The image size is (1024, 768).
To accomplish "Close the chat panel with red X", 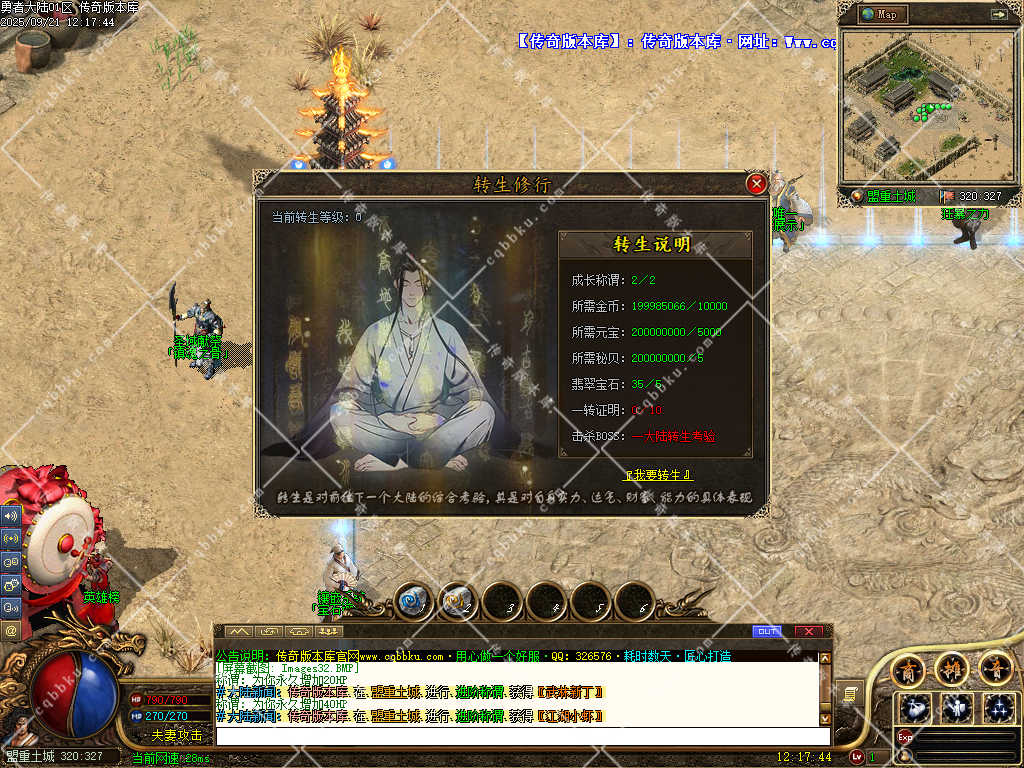I will coord(808,631).
